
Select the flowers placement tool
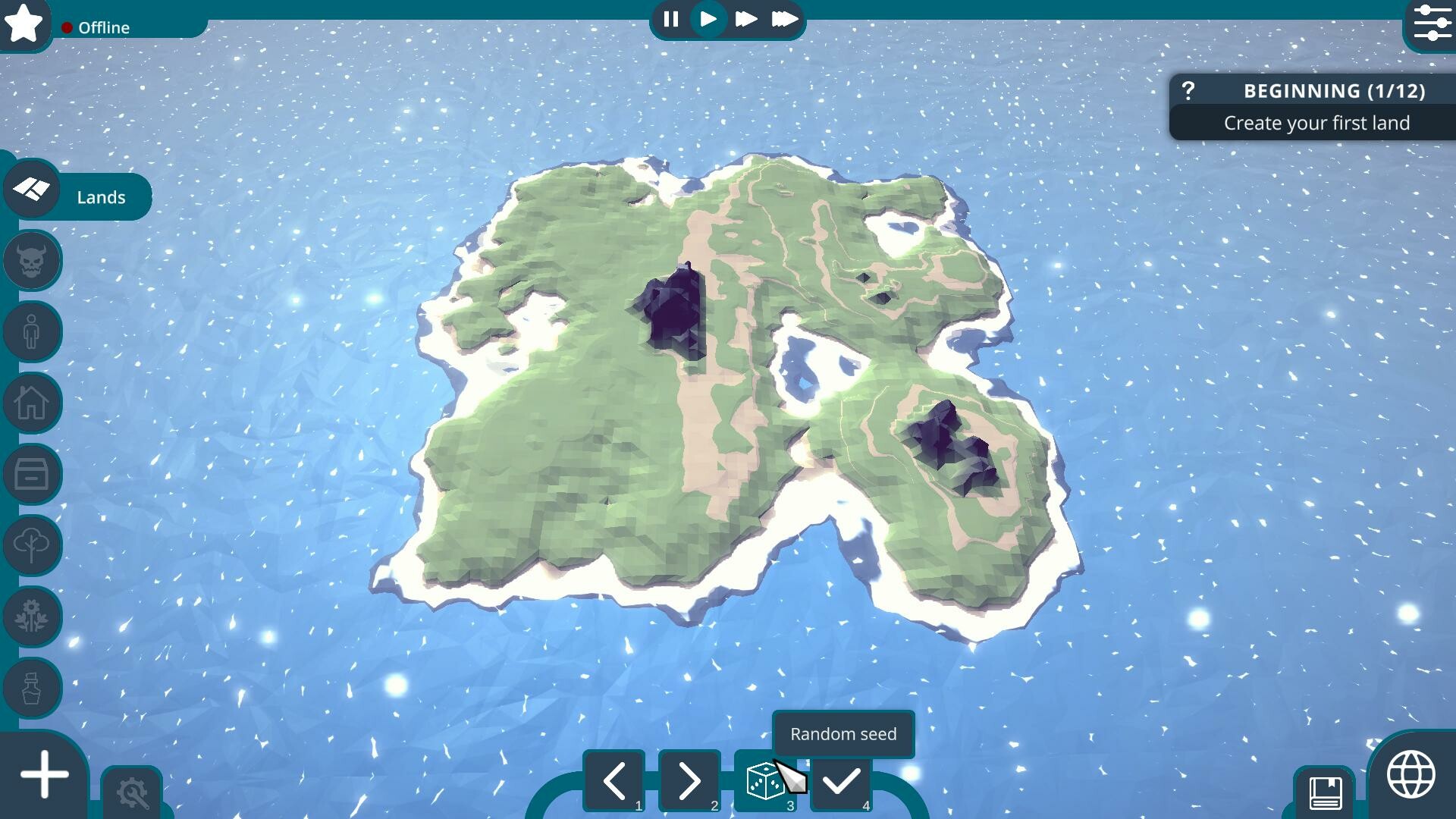(x=31, y=617)
